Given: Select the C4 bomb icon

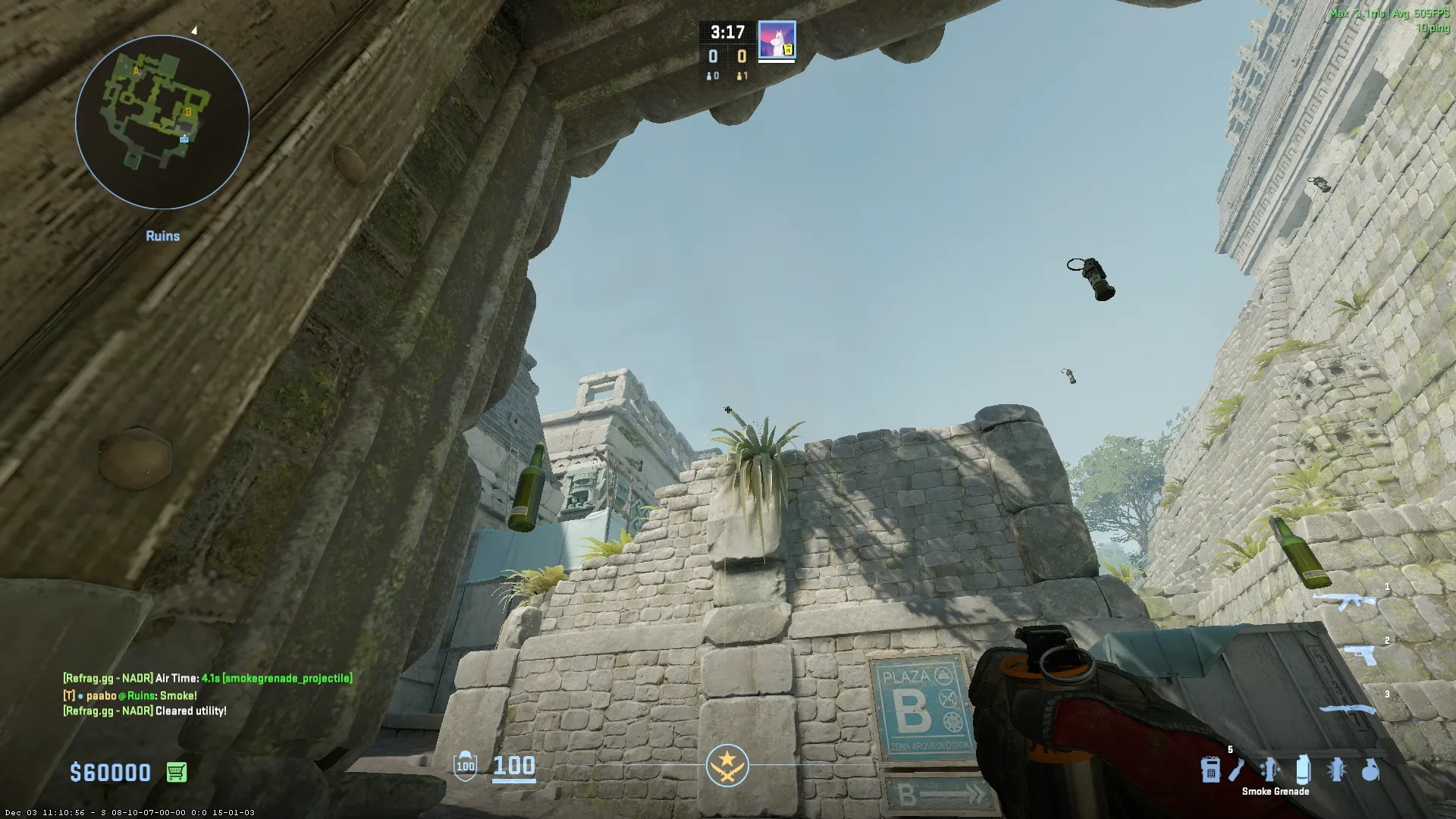Looking at the screenshot, I should [x=1210, y=770].
